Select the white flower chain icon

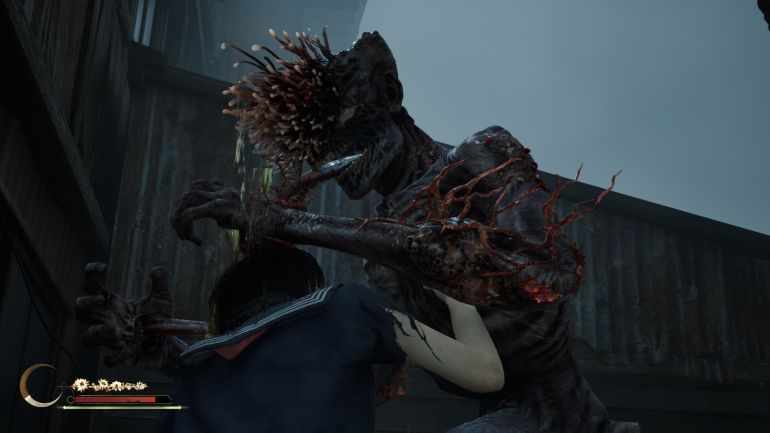pyautogui.click(x=108, y=385)
